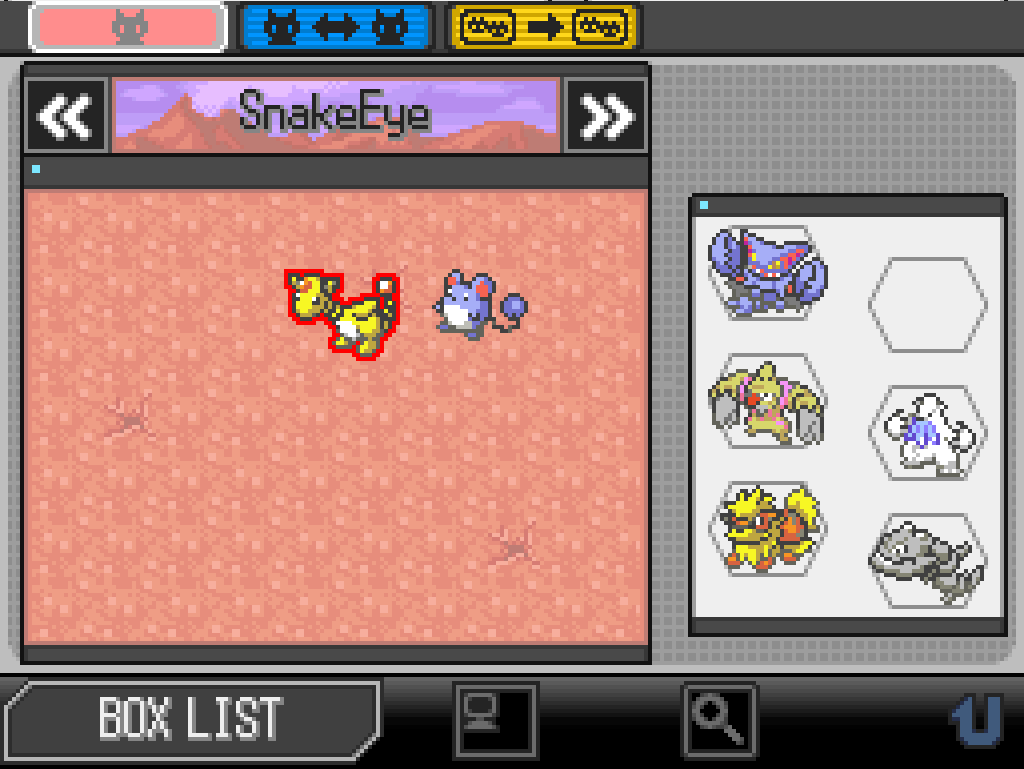1024x769 pixels.
Task: Select the yellow Arcanine party slot
Action: 767,529
